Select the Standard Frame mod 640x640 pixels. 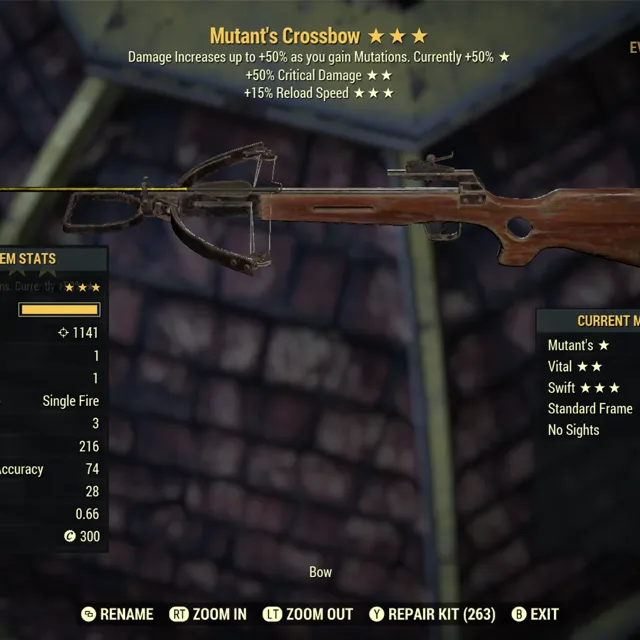click(590, 409)
